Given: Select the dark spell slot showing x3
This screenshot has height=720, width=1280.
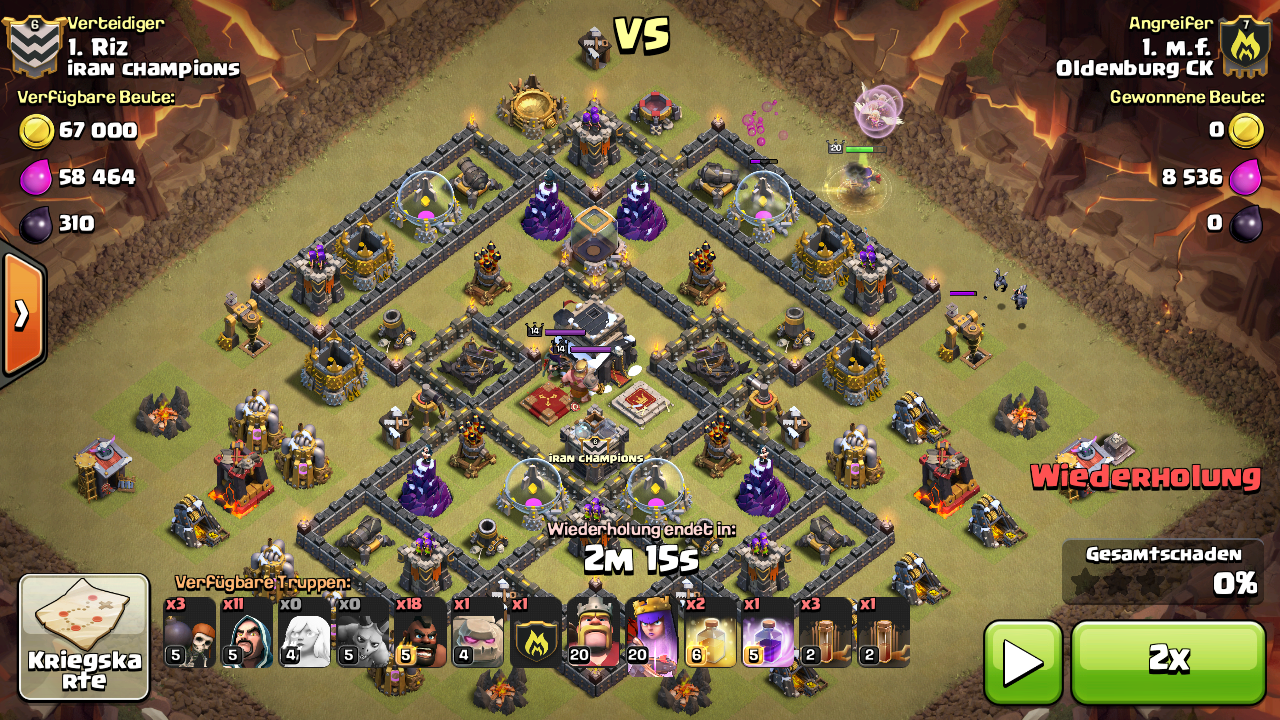Looking at the screenshot, I should [825, 633].
